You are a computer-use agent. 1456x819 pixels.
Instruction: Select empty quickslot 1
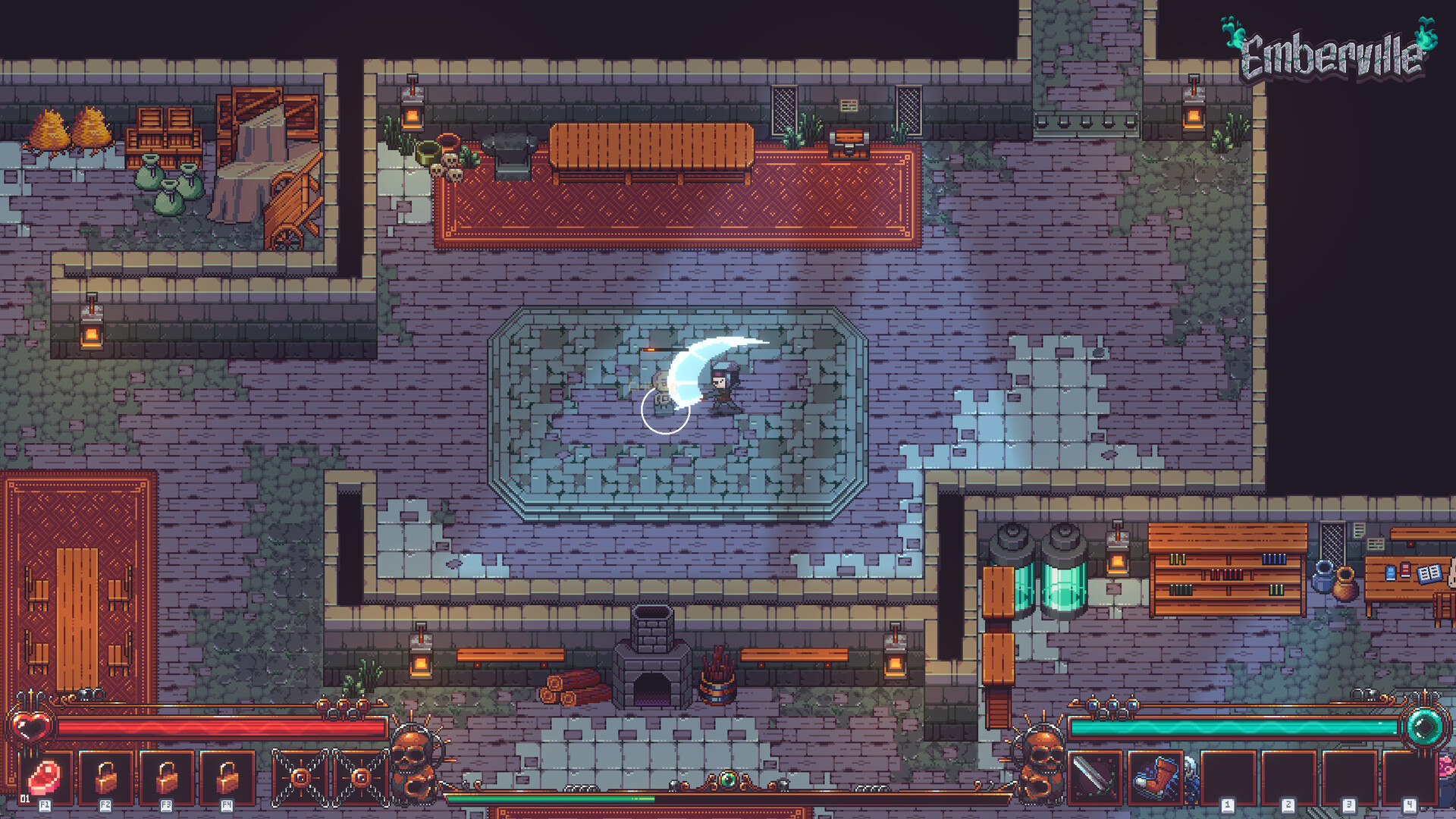click(1228, 777)
